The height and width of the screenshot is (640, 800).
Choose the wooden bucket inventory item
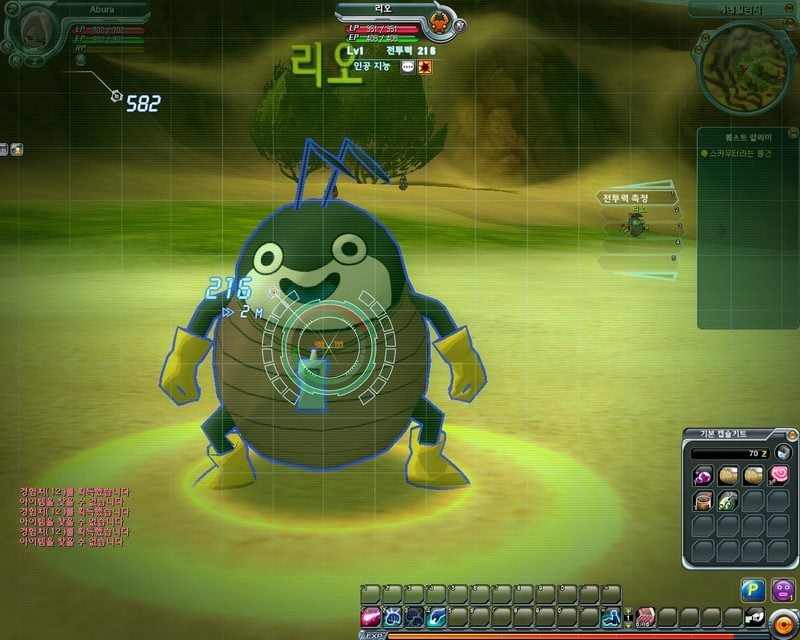(703, 499)
